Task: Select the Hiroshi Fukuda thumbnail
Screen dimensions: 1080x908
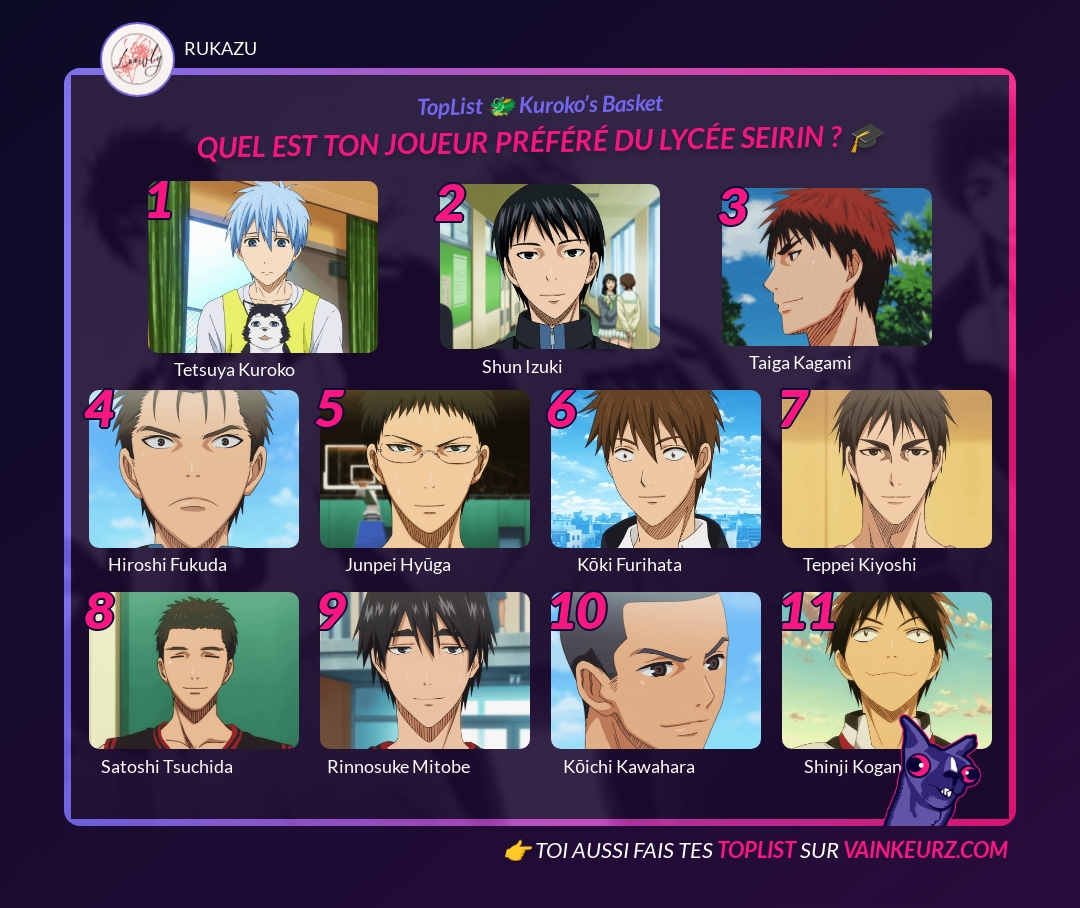Action: pos(194,469)
